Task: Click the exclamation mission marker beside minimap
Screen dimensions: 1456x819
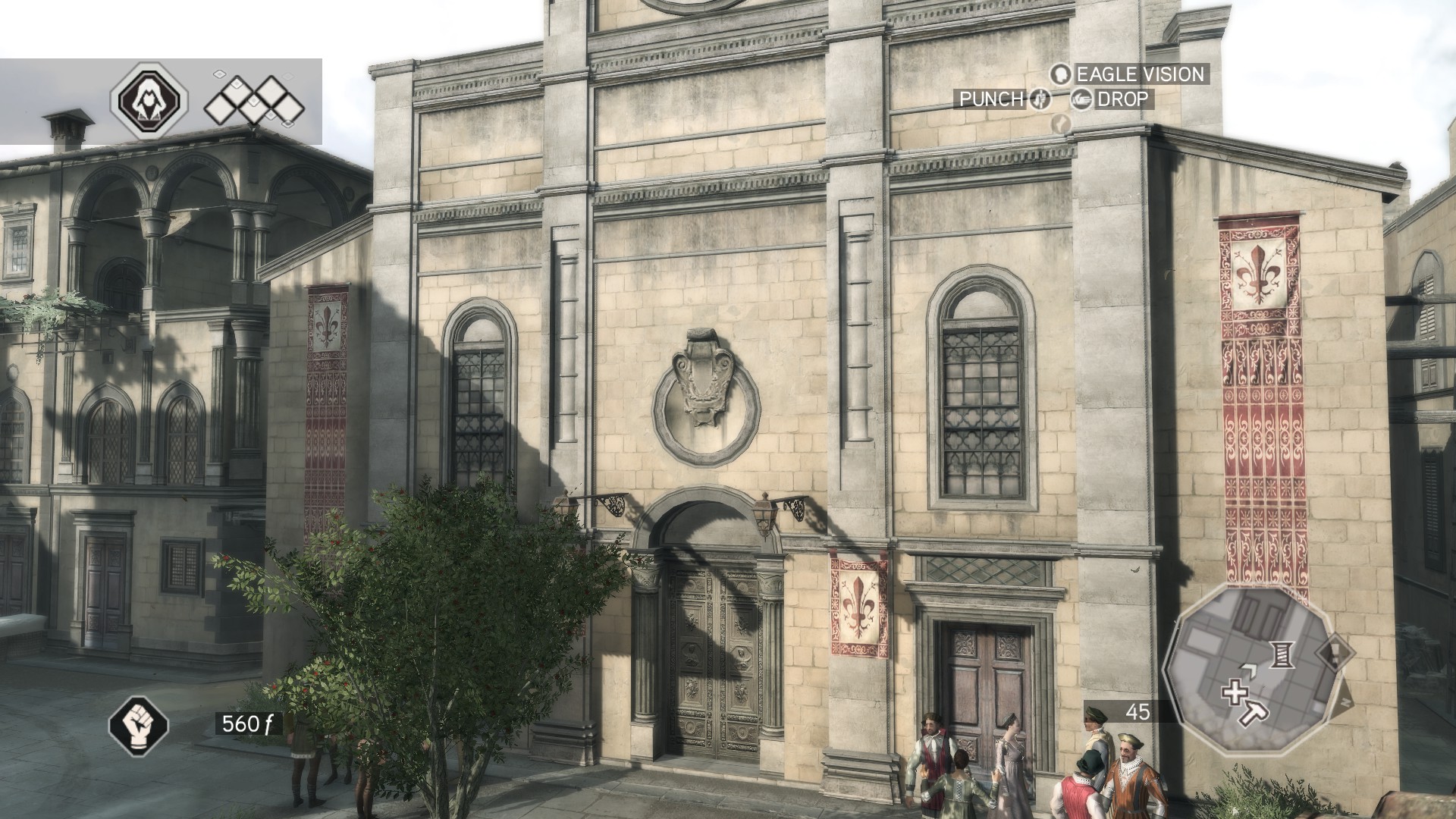Action: pos(1335,652)
